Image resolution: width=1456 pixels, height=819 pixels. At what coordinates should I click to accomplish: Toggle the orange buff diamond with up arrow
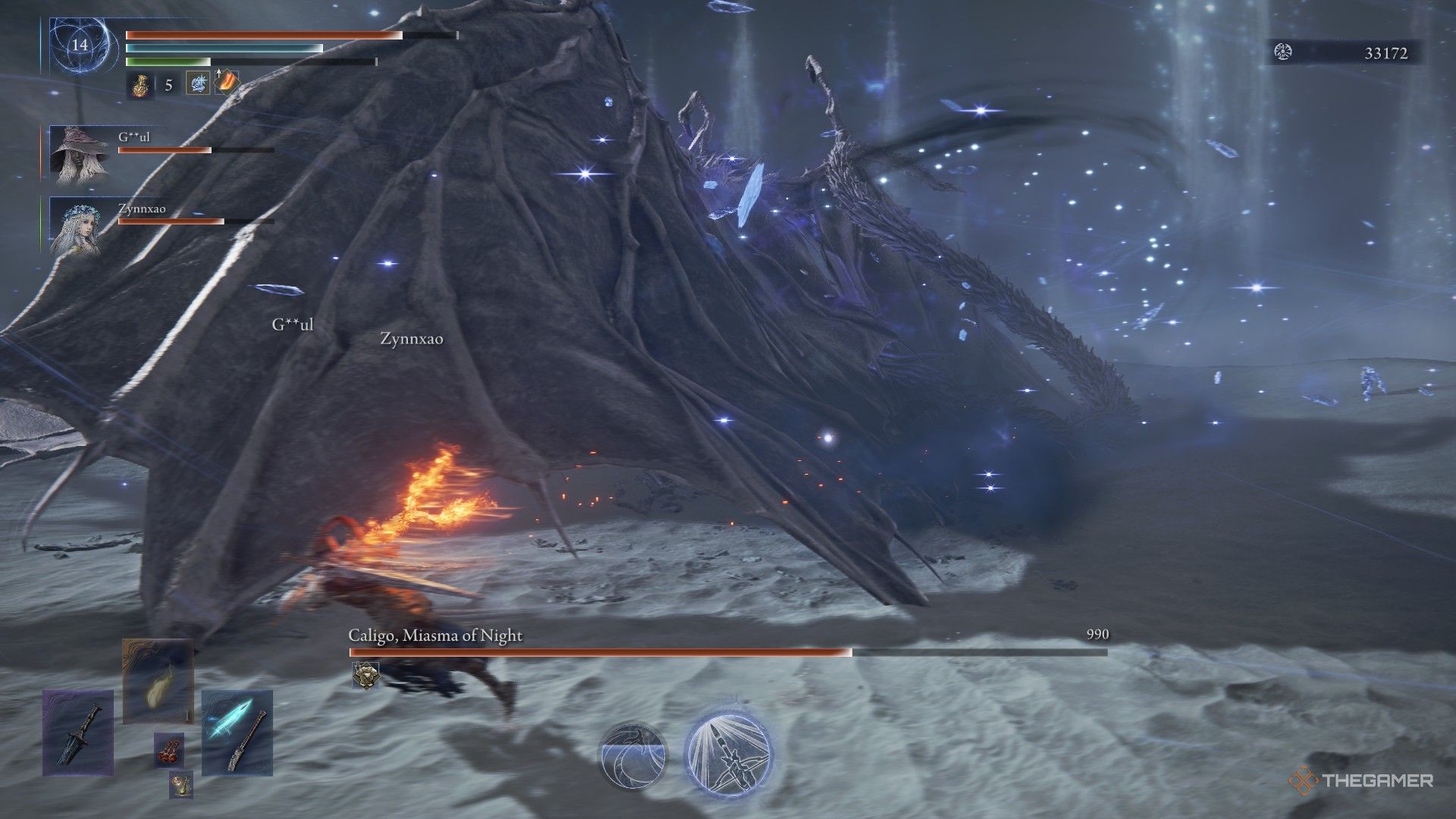coord(227,82)
